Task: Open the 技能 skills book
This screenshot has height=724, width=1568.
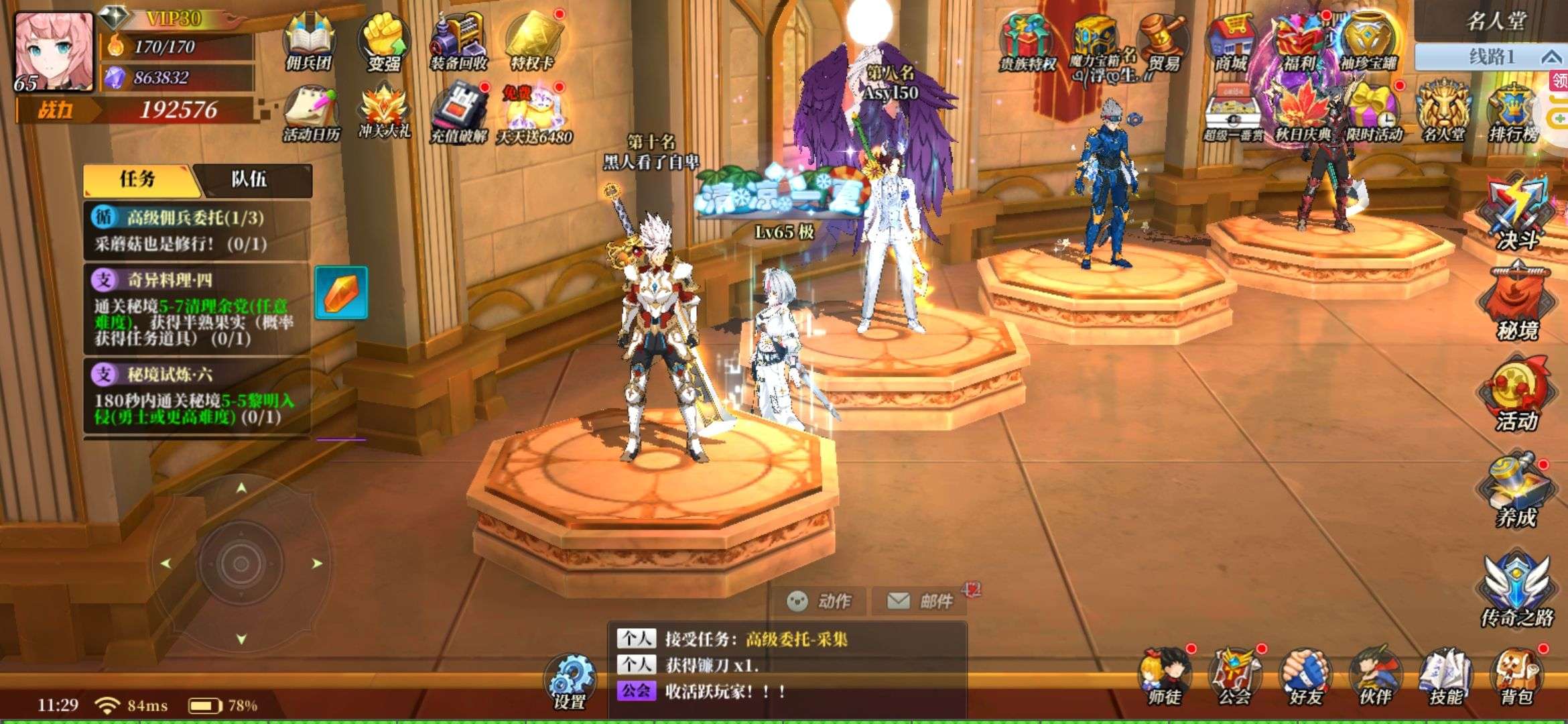Action: click(1446, 677)
